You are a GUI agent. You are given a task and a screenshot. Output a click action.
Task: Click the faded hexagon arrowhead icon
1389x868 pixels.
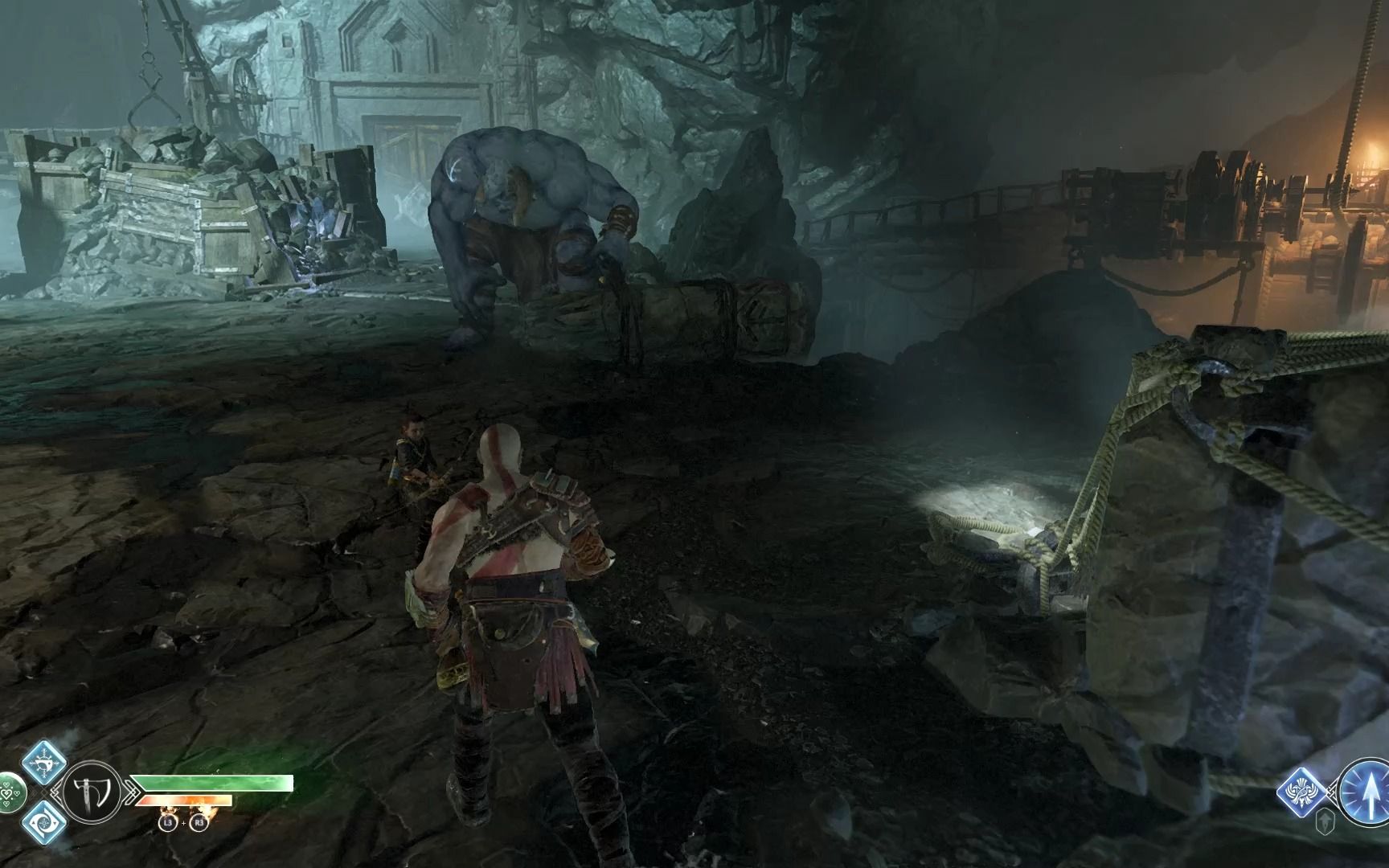1326,821
